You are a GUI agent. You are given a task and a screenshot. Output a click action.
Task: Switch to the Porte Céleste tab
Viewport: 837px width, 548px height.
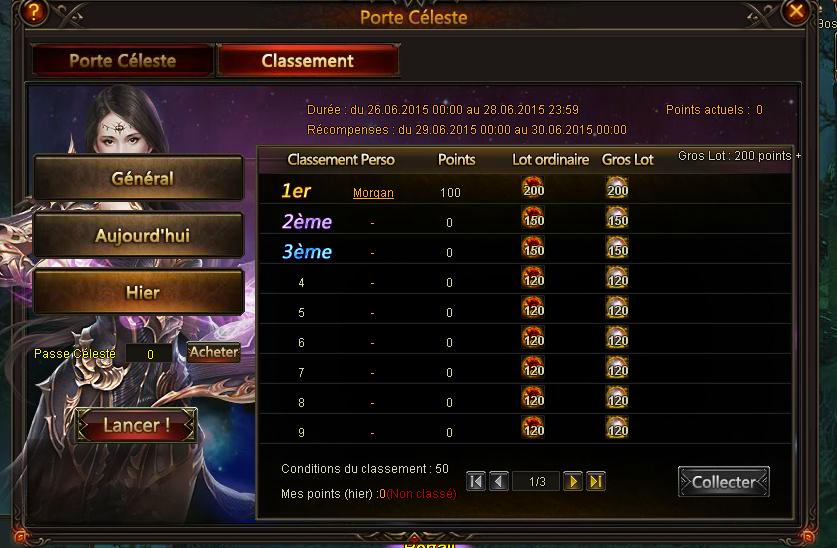click(122, 60)
